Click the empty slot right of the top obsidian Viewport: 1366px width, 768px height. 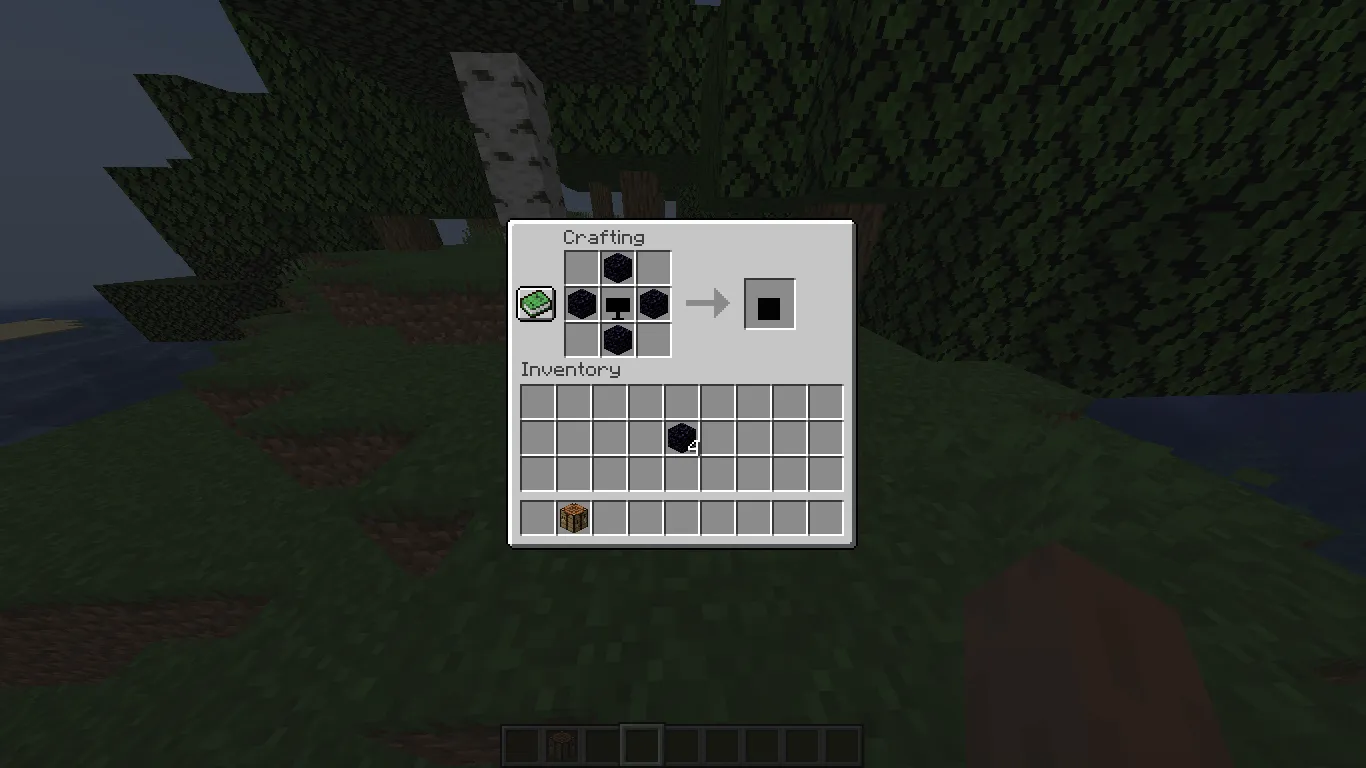coord(654,267)
